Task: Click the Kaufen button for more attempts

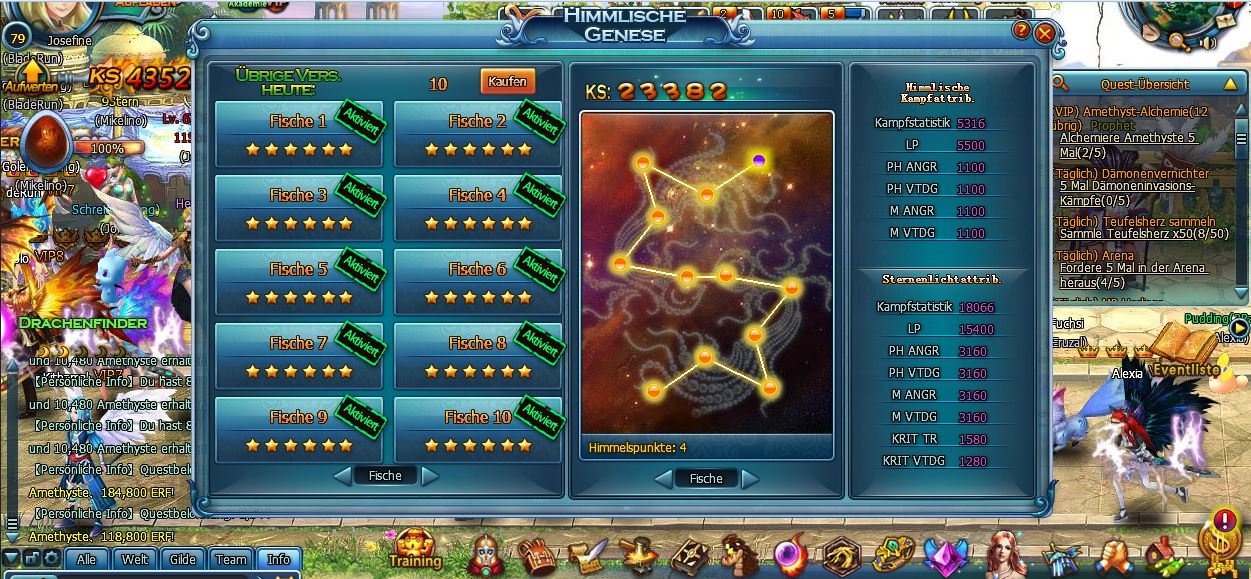Action: 507,82
